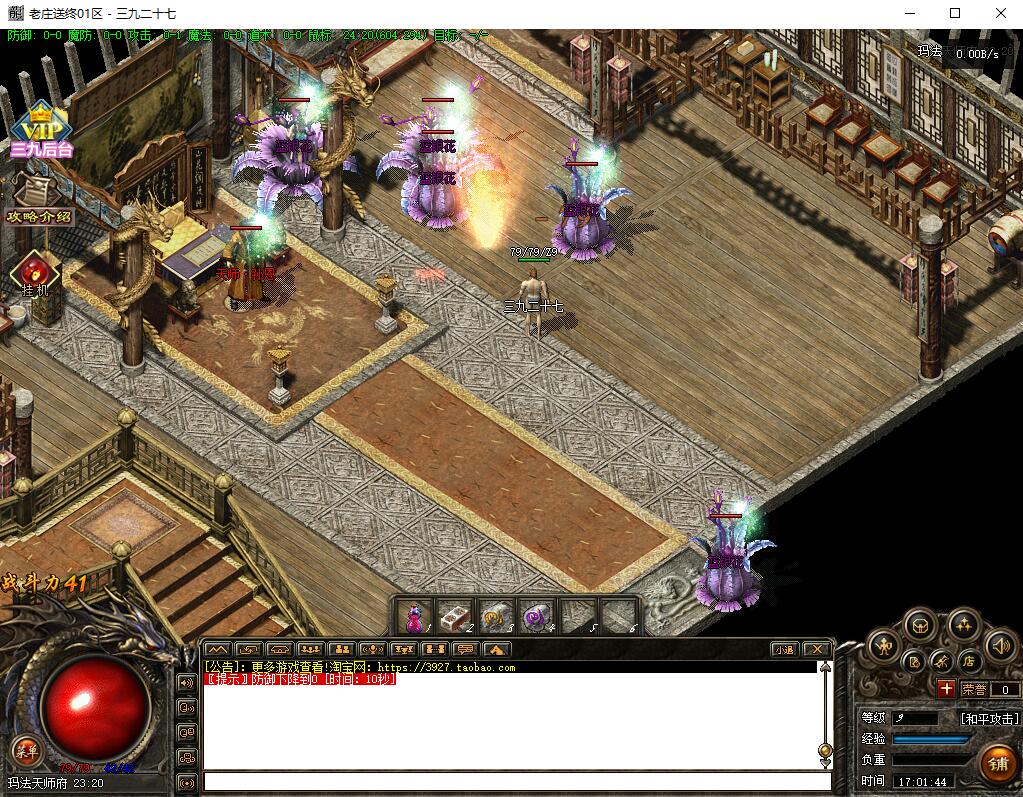Screen dimensions: 1023x797
Task: Click the chat text input box
Action: (516, 781)
